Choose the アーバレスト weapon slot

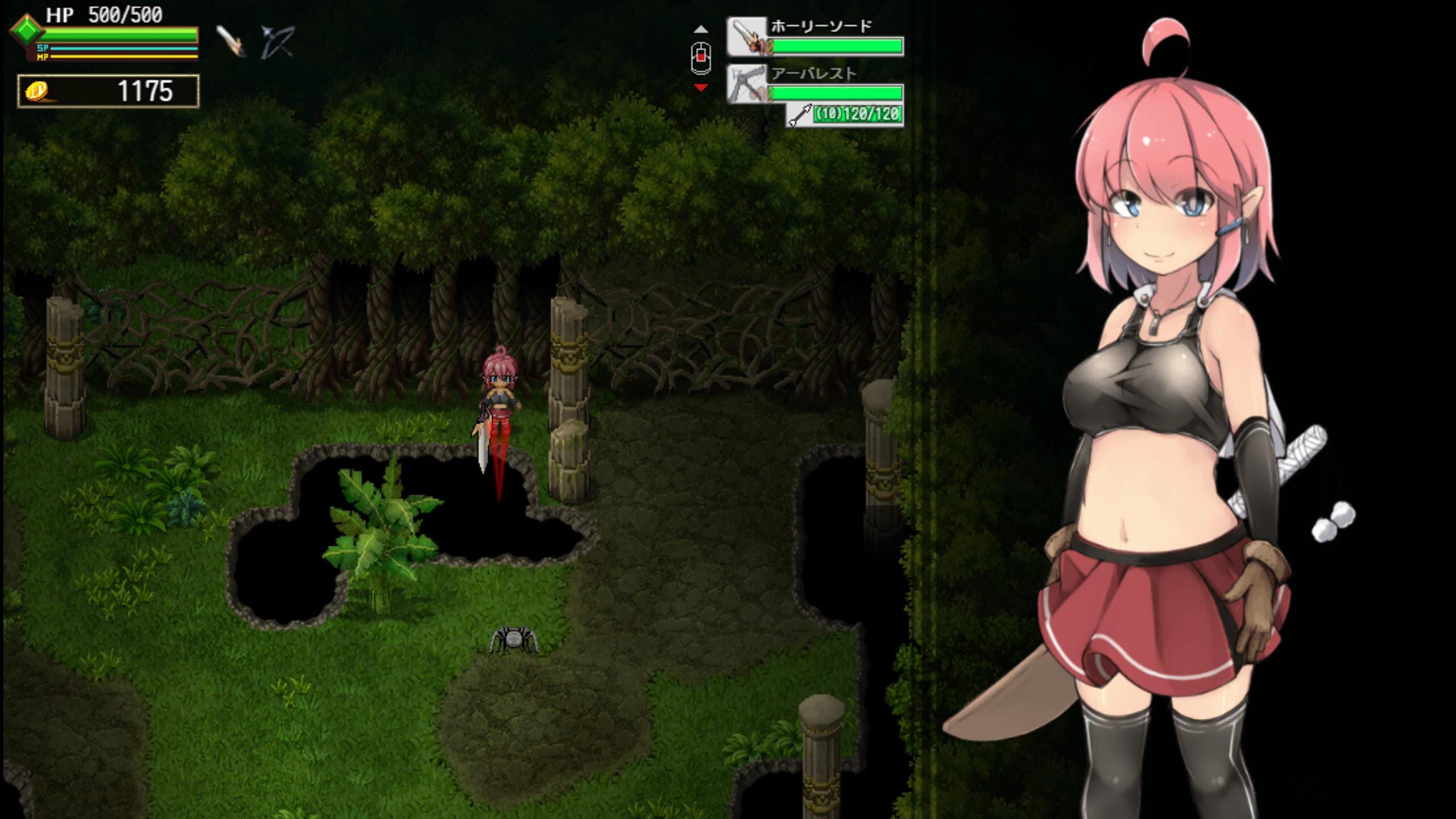(x=814, y=84)
